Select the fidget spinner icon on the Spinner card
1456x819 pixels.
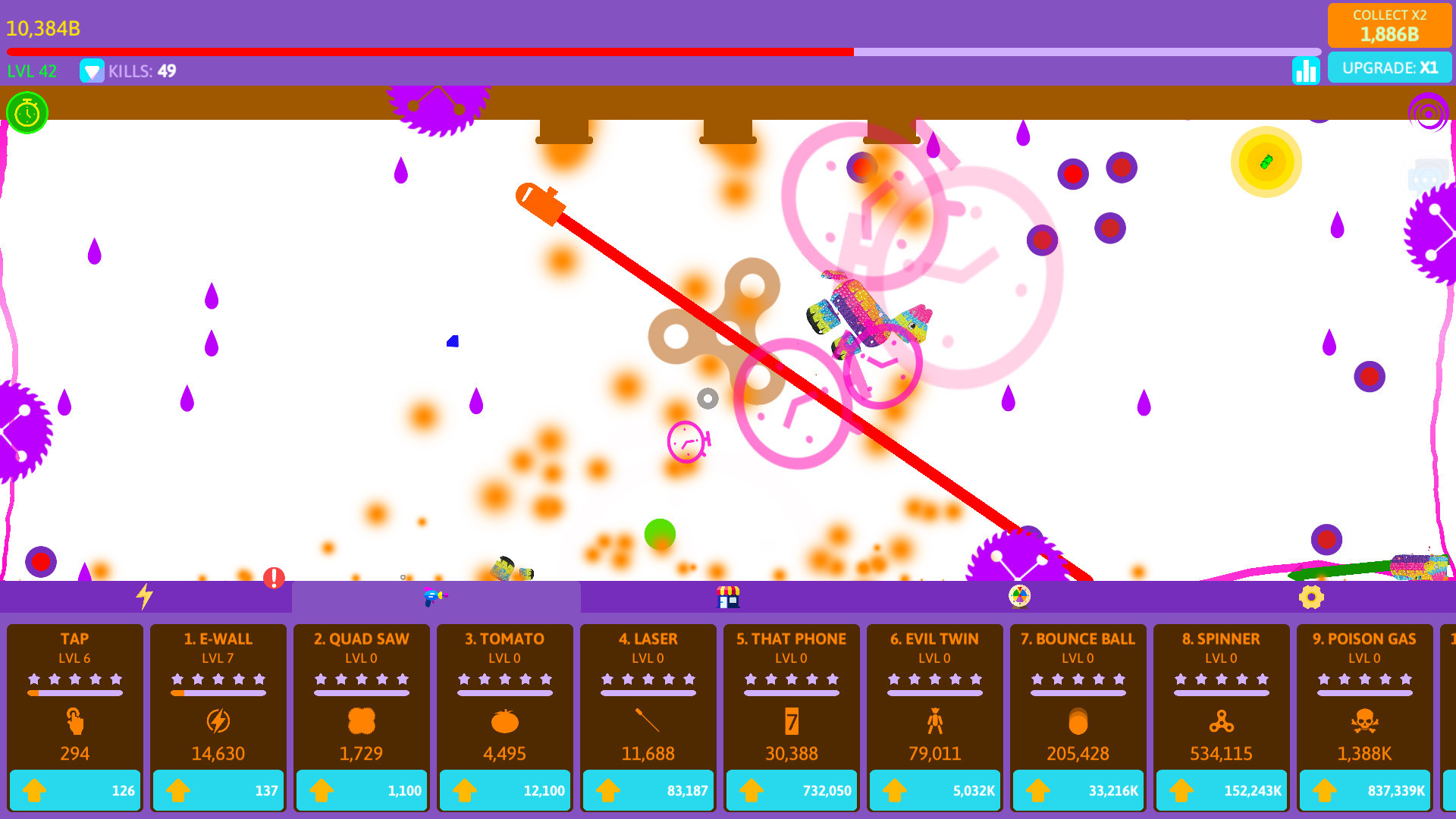click(x=1220, y=722)
